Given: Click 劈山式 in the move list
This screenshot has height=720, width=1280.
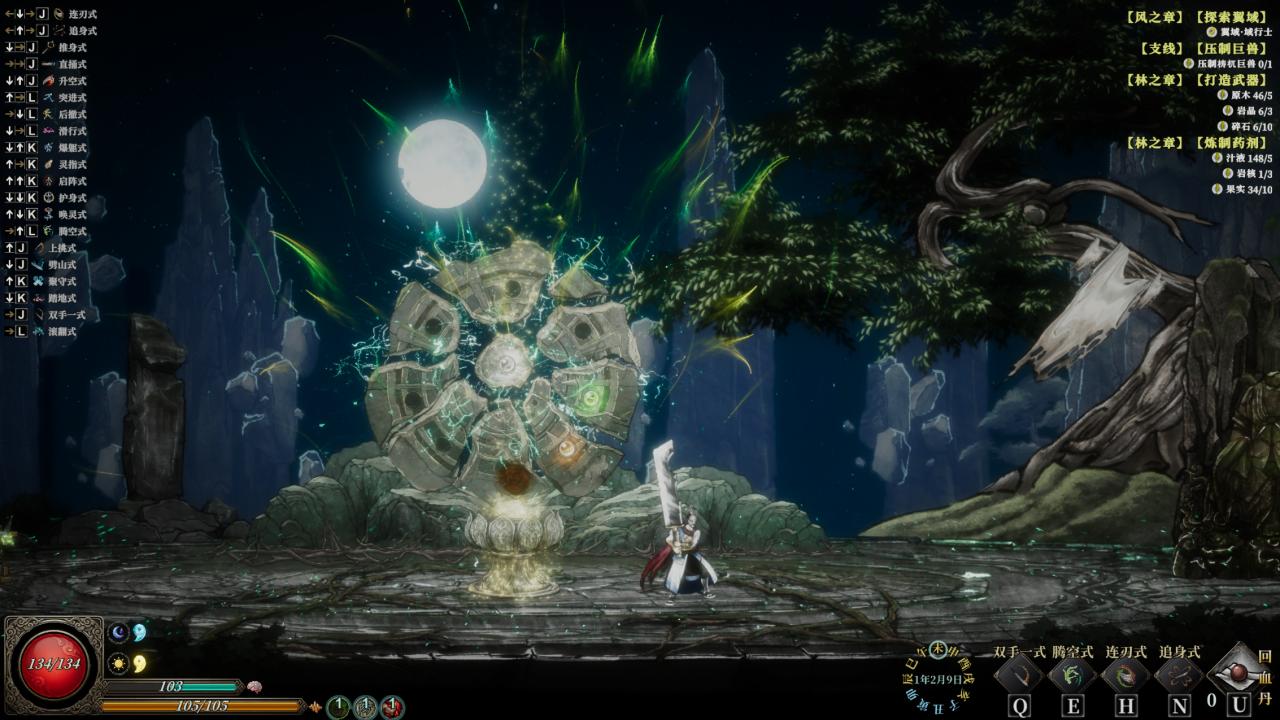Looking at the screenshot, I should pyautogui.click(x=72, y=265).
